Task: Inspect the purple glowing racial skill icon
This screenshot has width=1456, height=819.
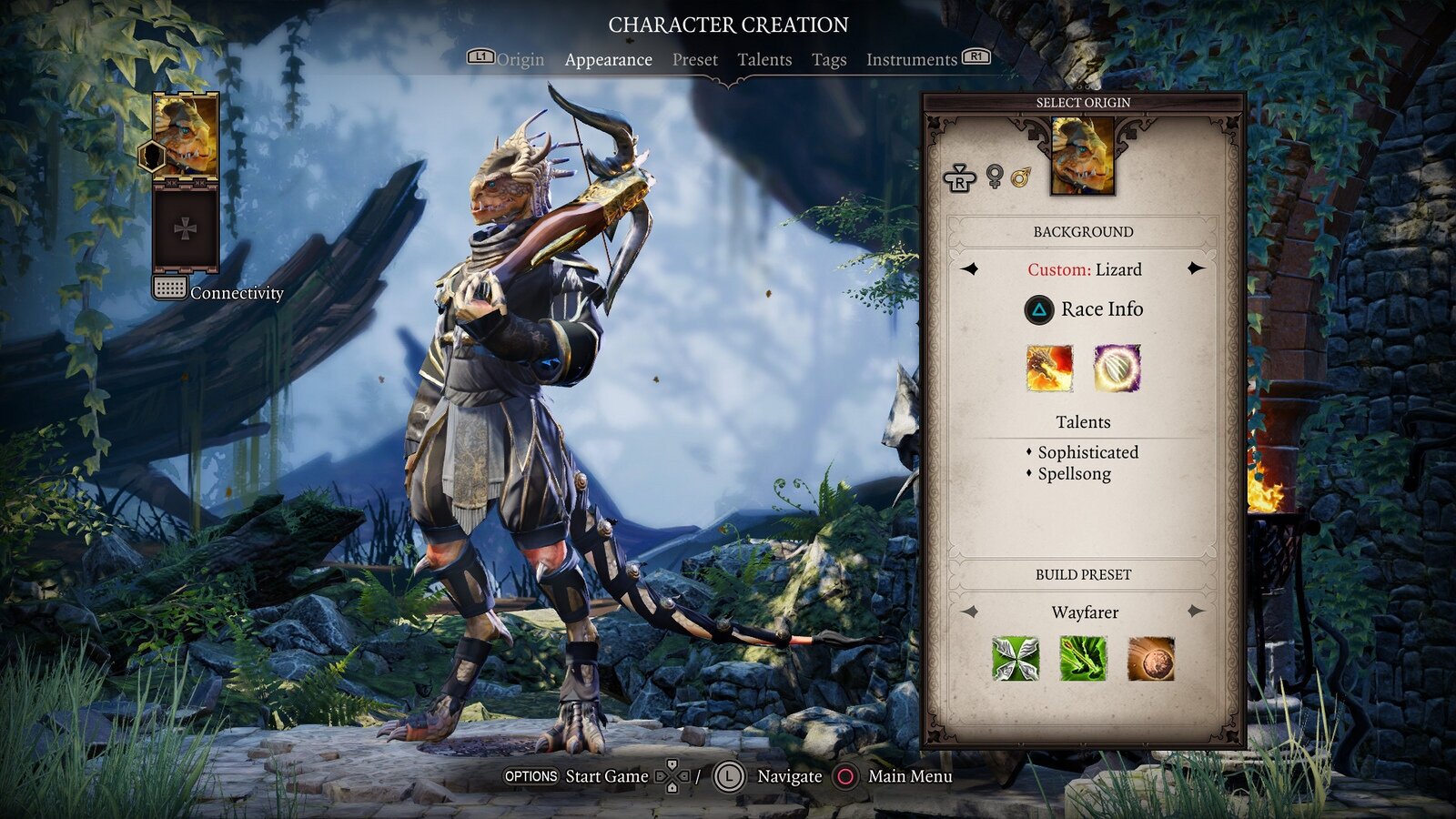Action: pyautogui.click(x=1117, y=369)
